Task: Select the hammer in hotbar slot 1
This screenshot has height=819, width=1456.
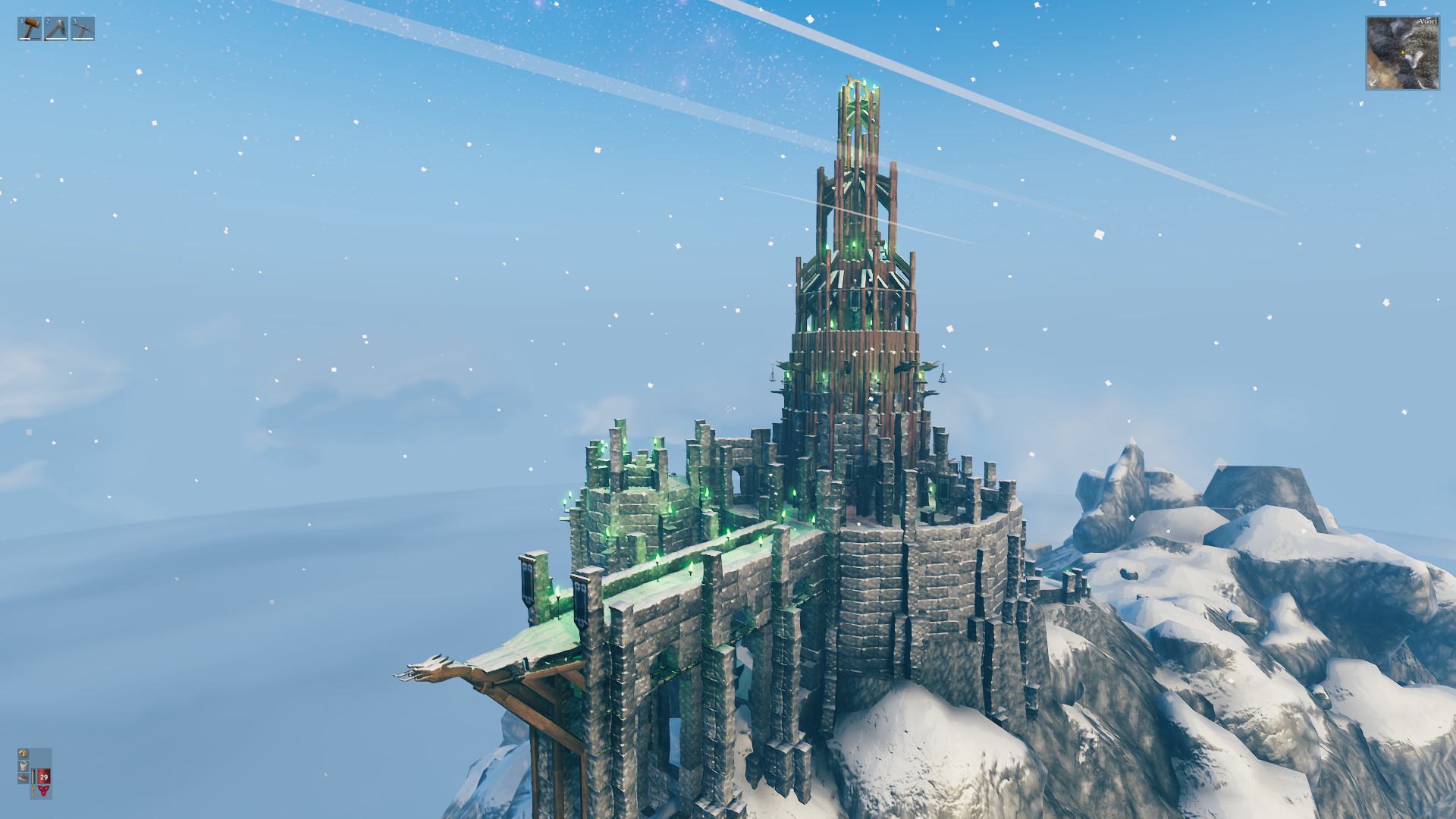Action: [29, 30]
